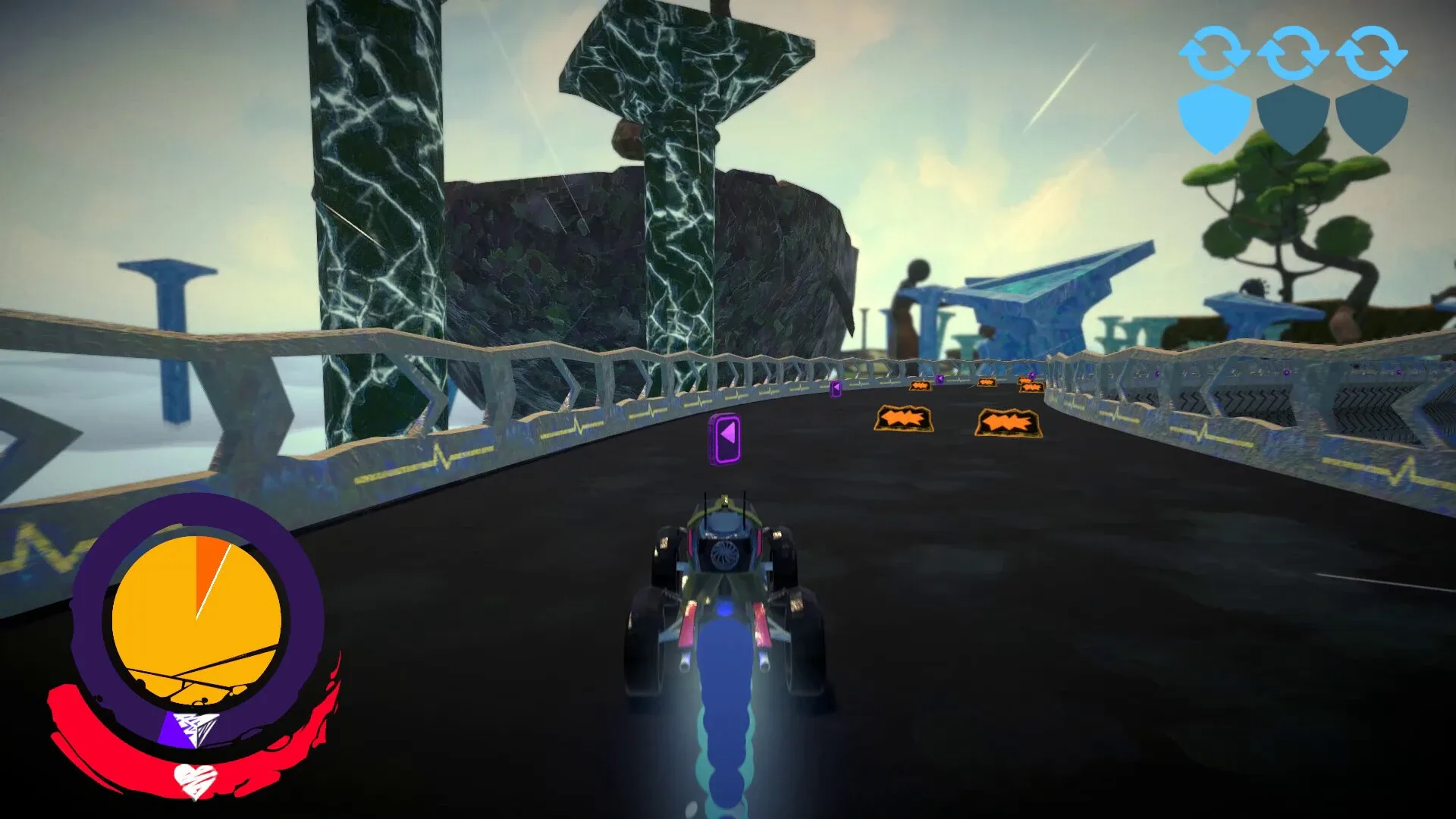
Task: Toggle the rightmost depleted shield
Action: (1370, 115)
